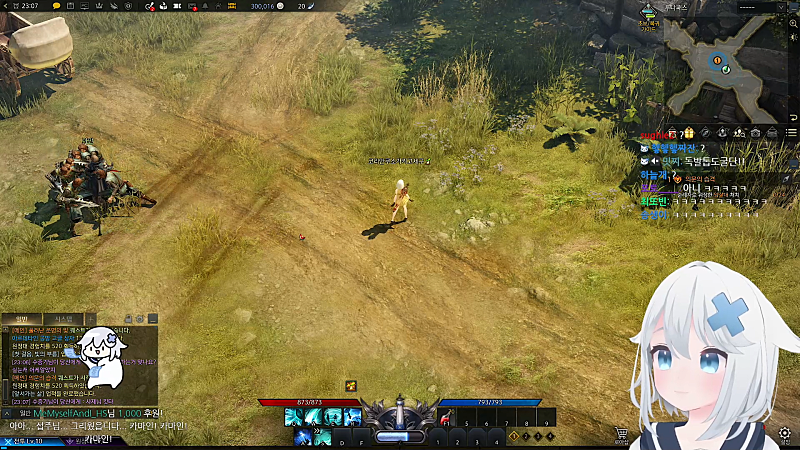Add a new chat tab with the plus button

91,319
